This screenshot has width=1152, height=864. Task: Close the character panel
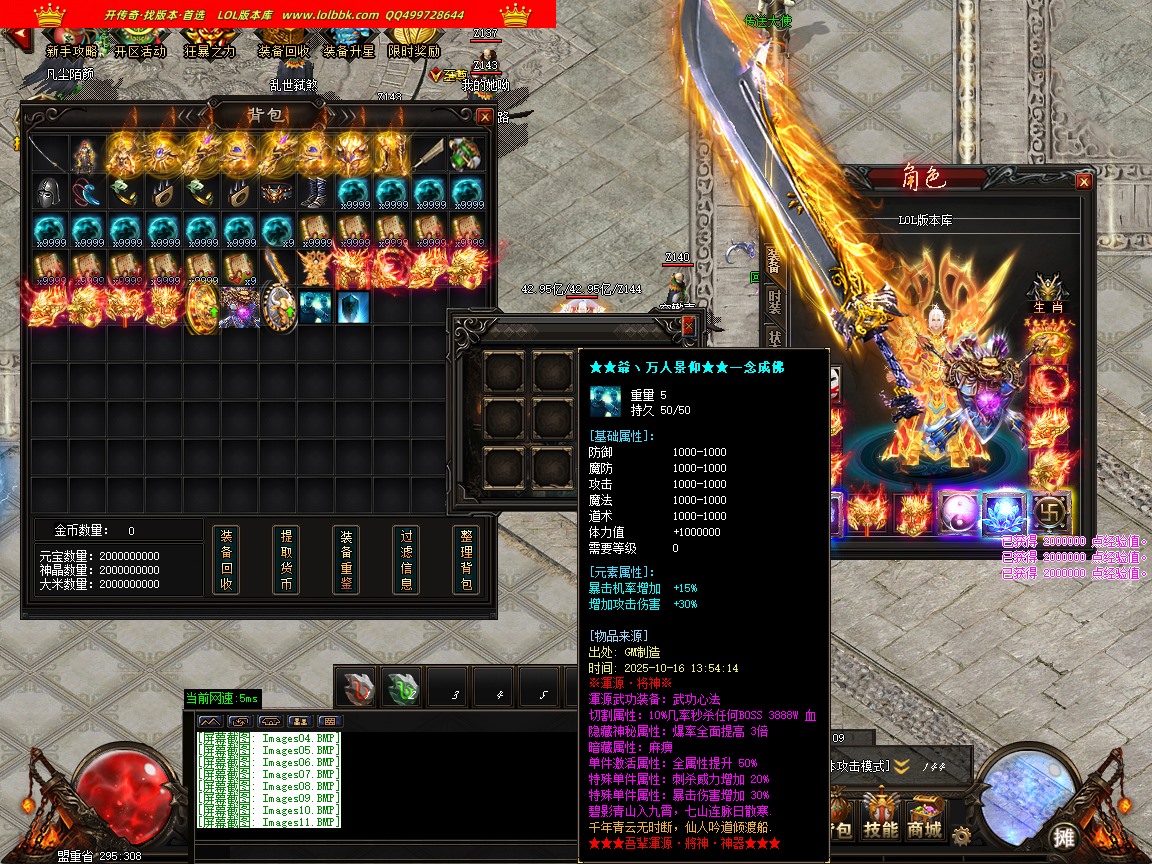coord(1083,181)
